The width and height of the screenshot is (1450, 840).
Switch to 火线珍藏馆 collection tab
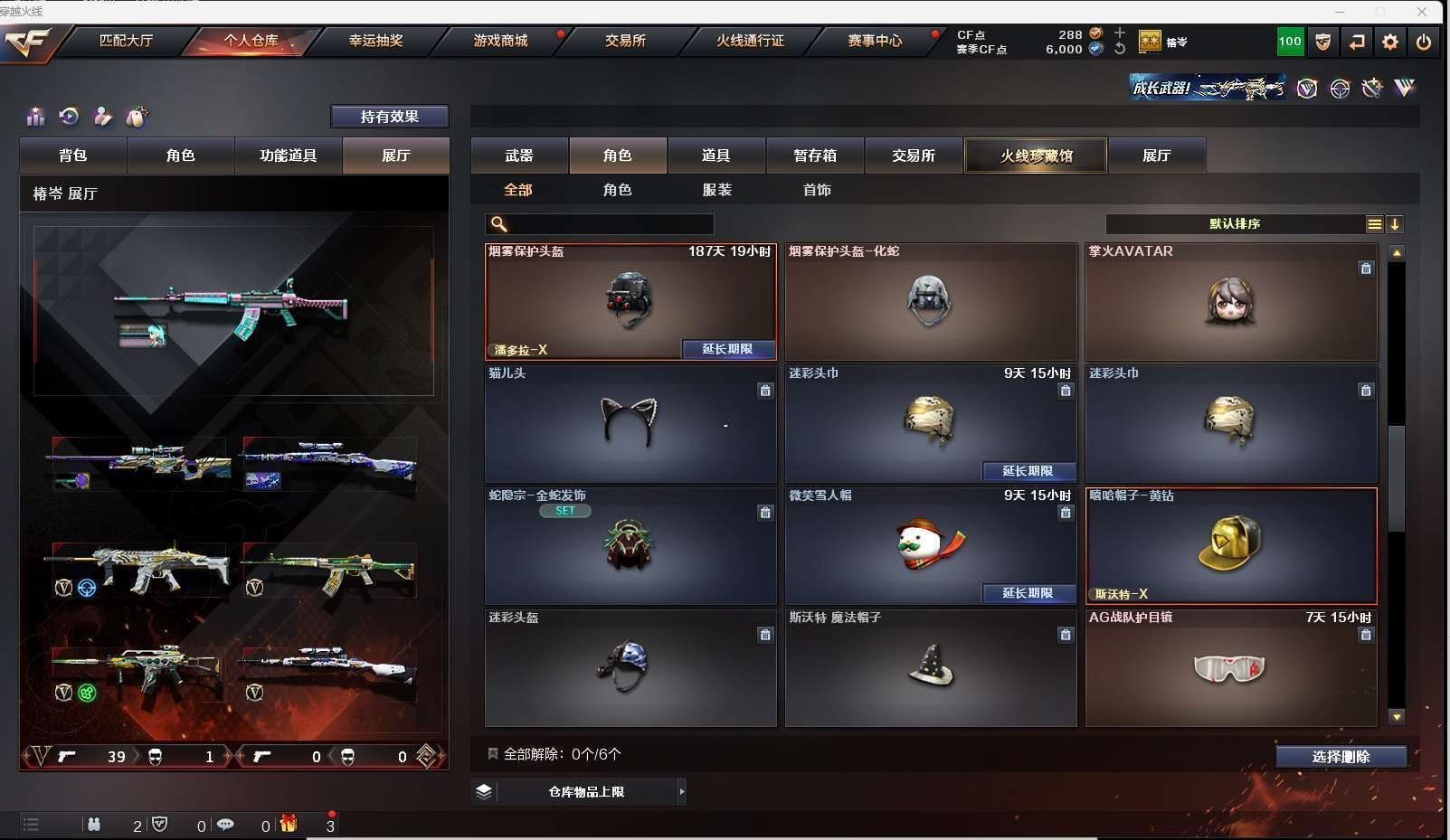click(x=1036, y=156)
